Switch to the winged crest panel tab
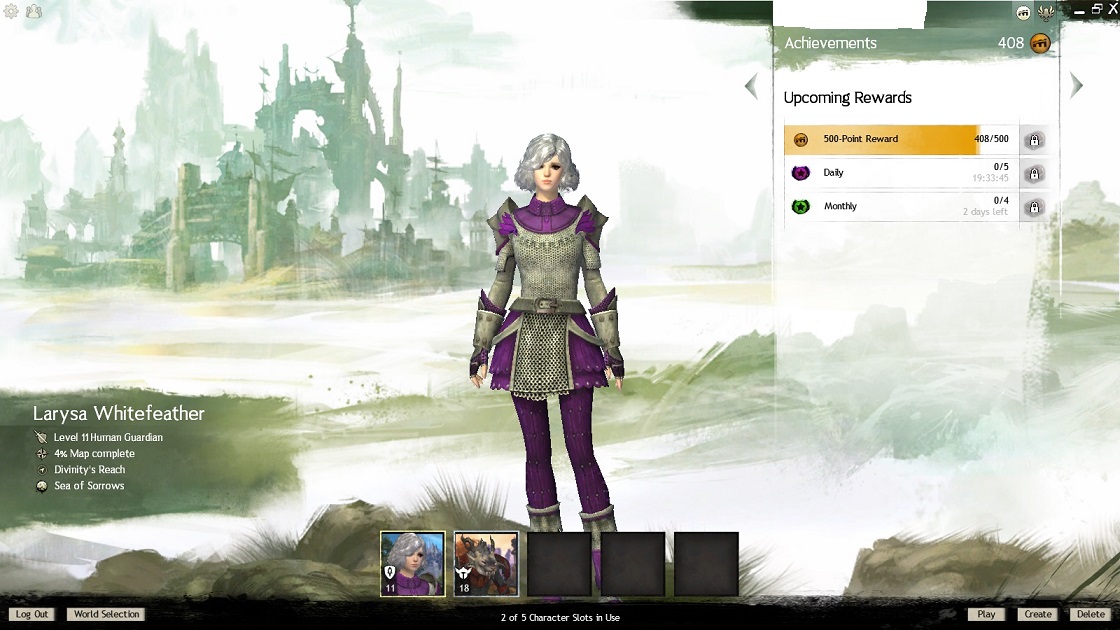The width and height of the screenshot is (1120, 630). pyautogui.click(x=1047, y=13)
